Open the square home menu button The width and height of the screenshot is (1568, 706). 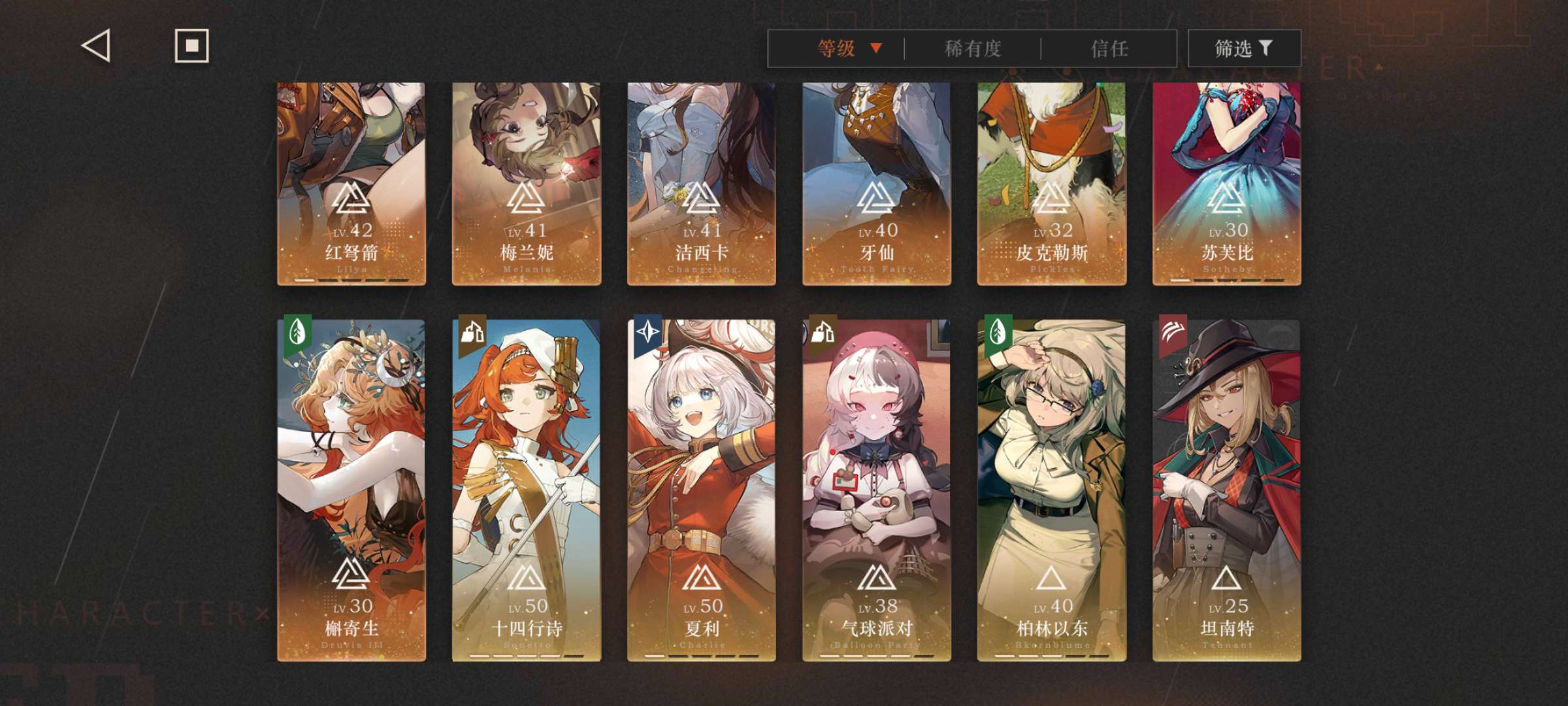[x=191, y=46]
